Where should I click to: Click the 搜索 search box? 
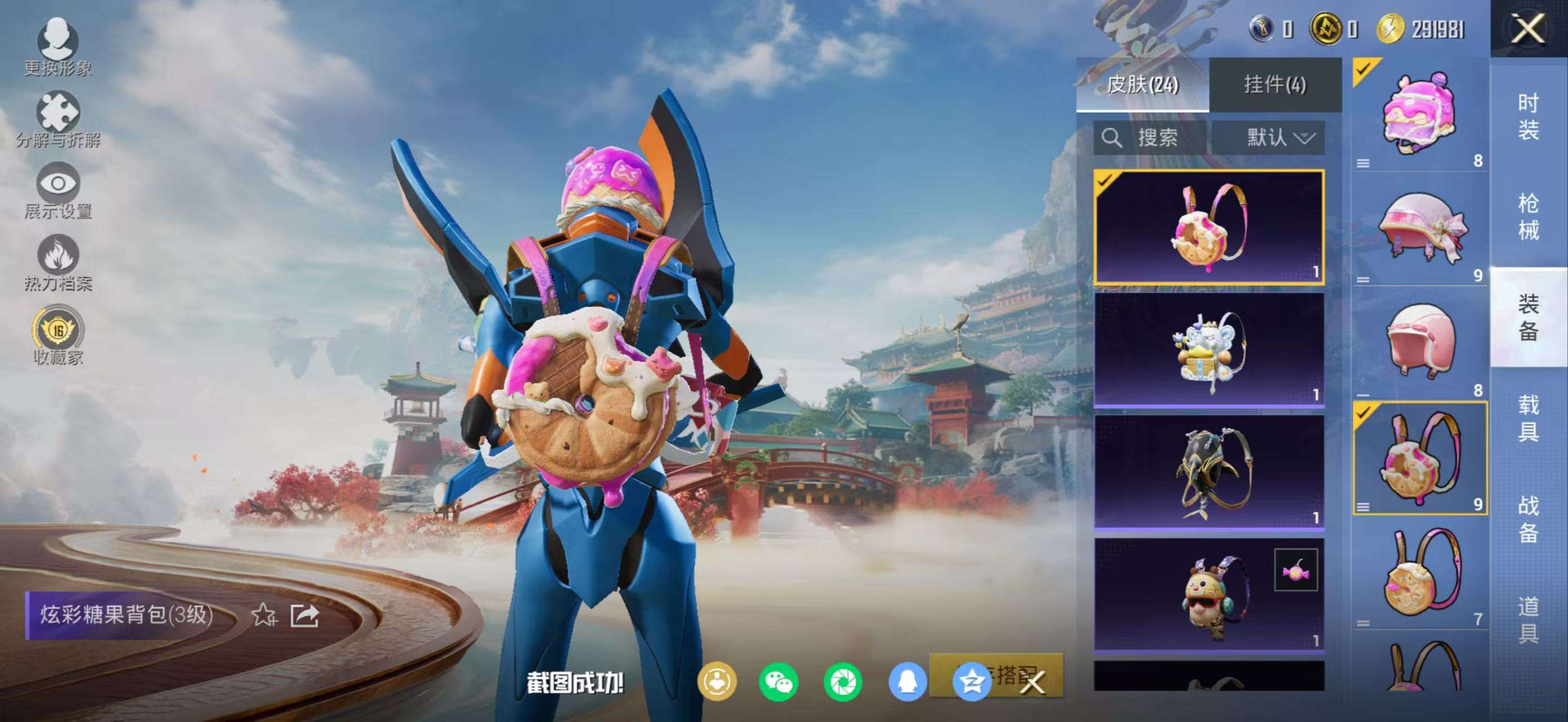pos(1149,138)
